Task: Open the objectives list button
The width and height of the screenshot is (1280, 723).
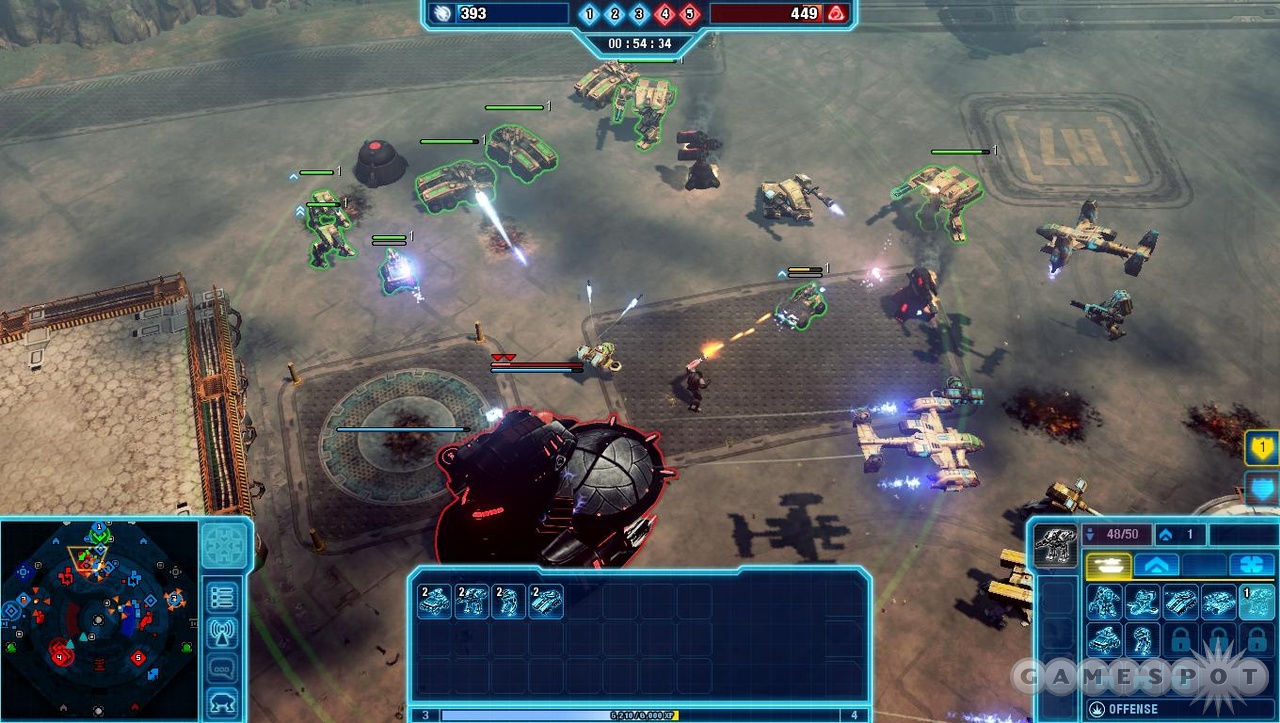Action: point(222,597)
